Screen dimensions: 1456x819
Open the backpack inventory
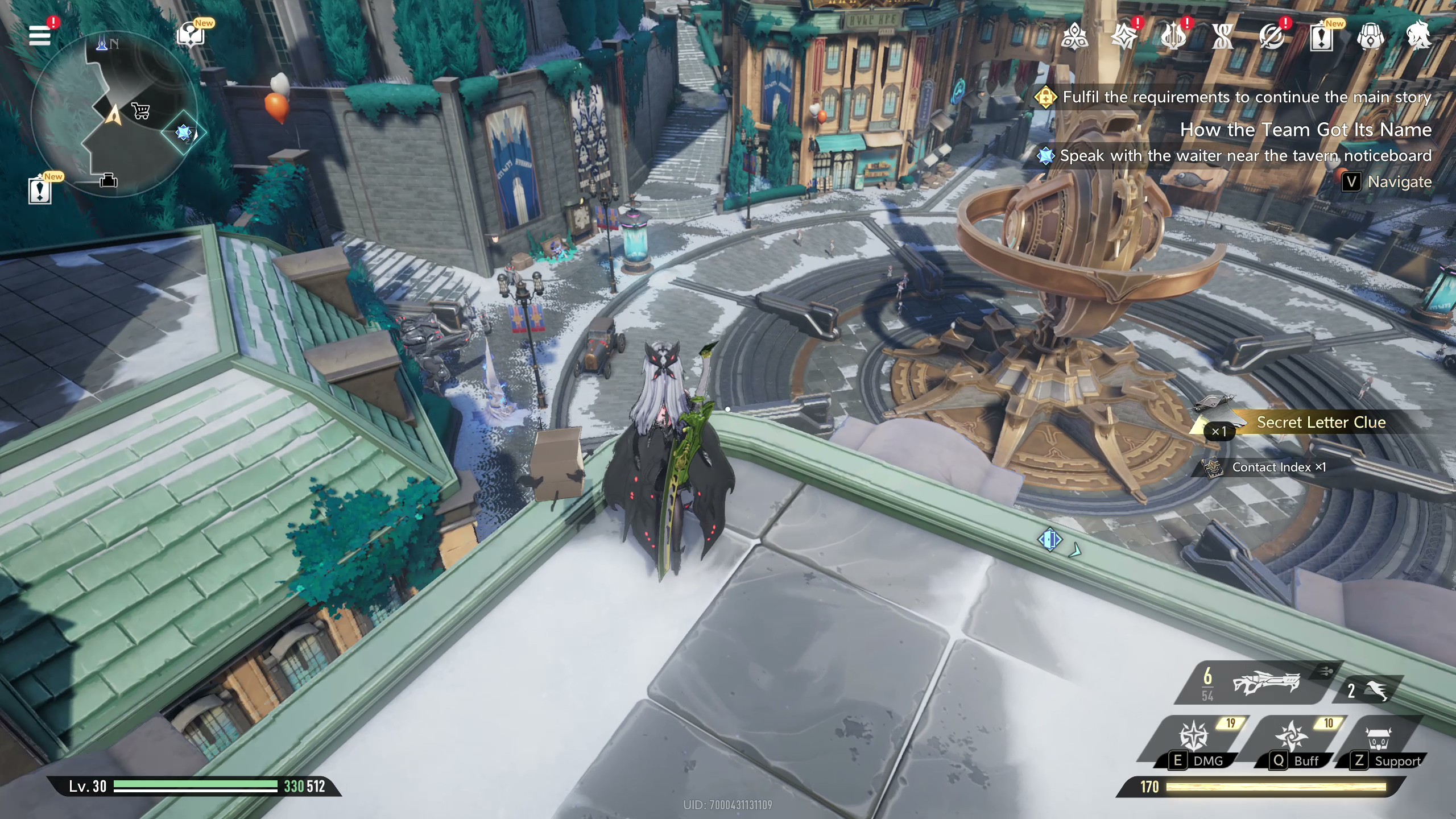point(1371,37)
